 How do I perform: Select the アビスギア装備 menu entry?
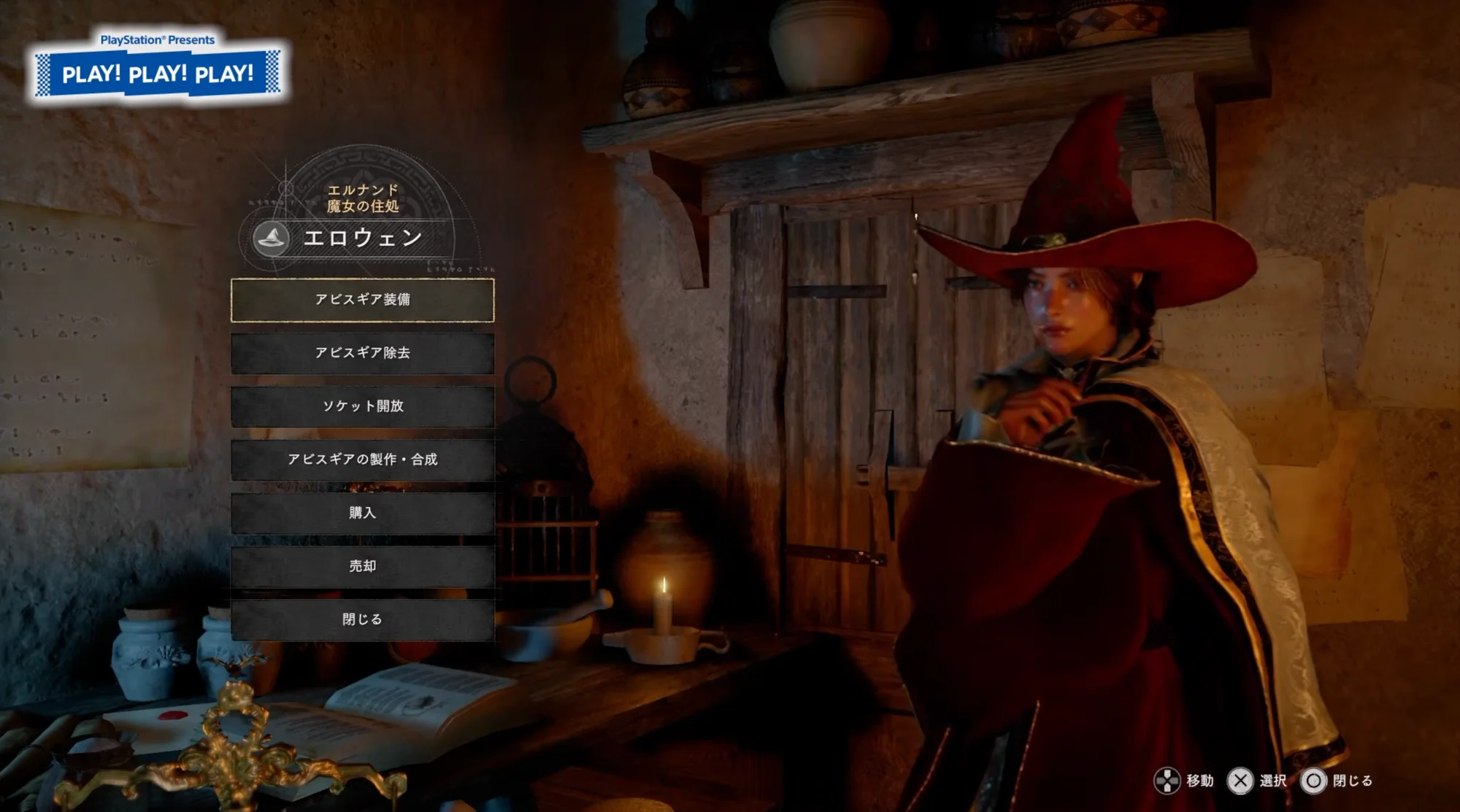pos(362,300)
